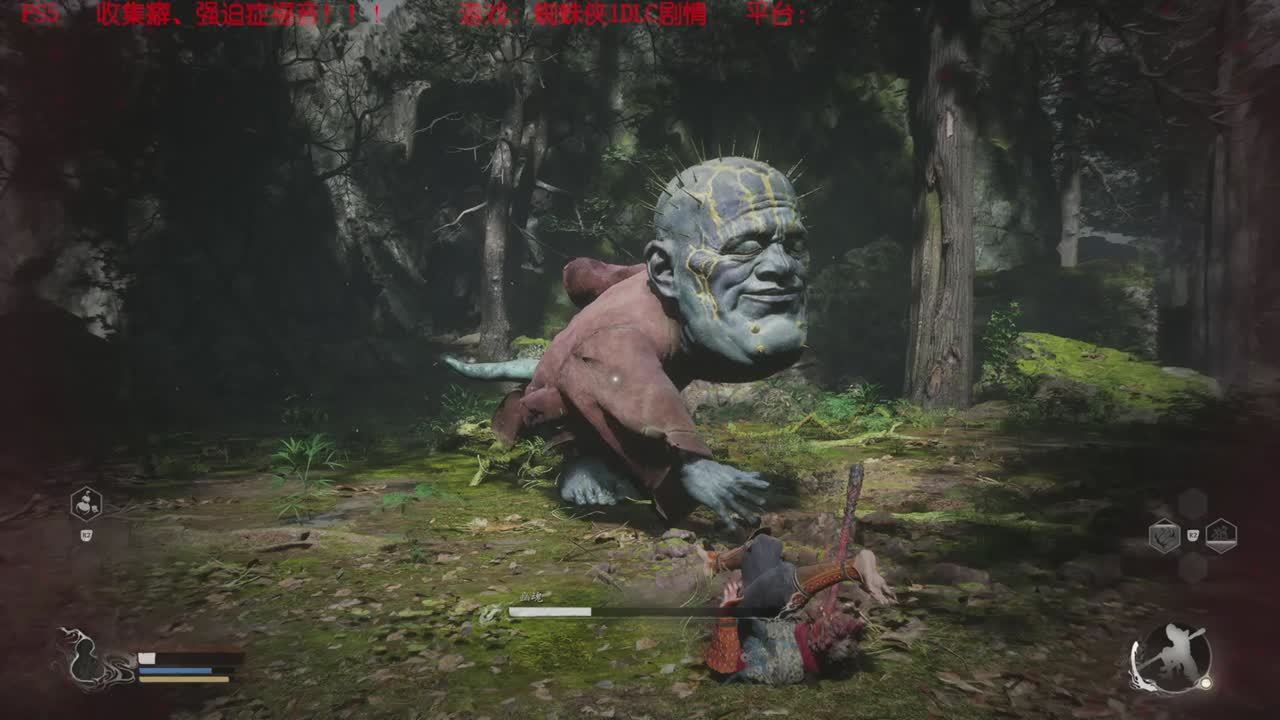The image size is (1280, 720).
Task: Cast the right hexagonal spell icon
Action: [x=1221, y=536]
